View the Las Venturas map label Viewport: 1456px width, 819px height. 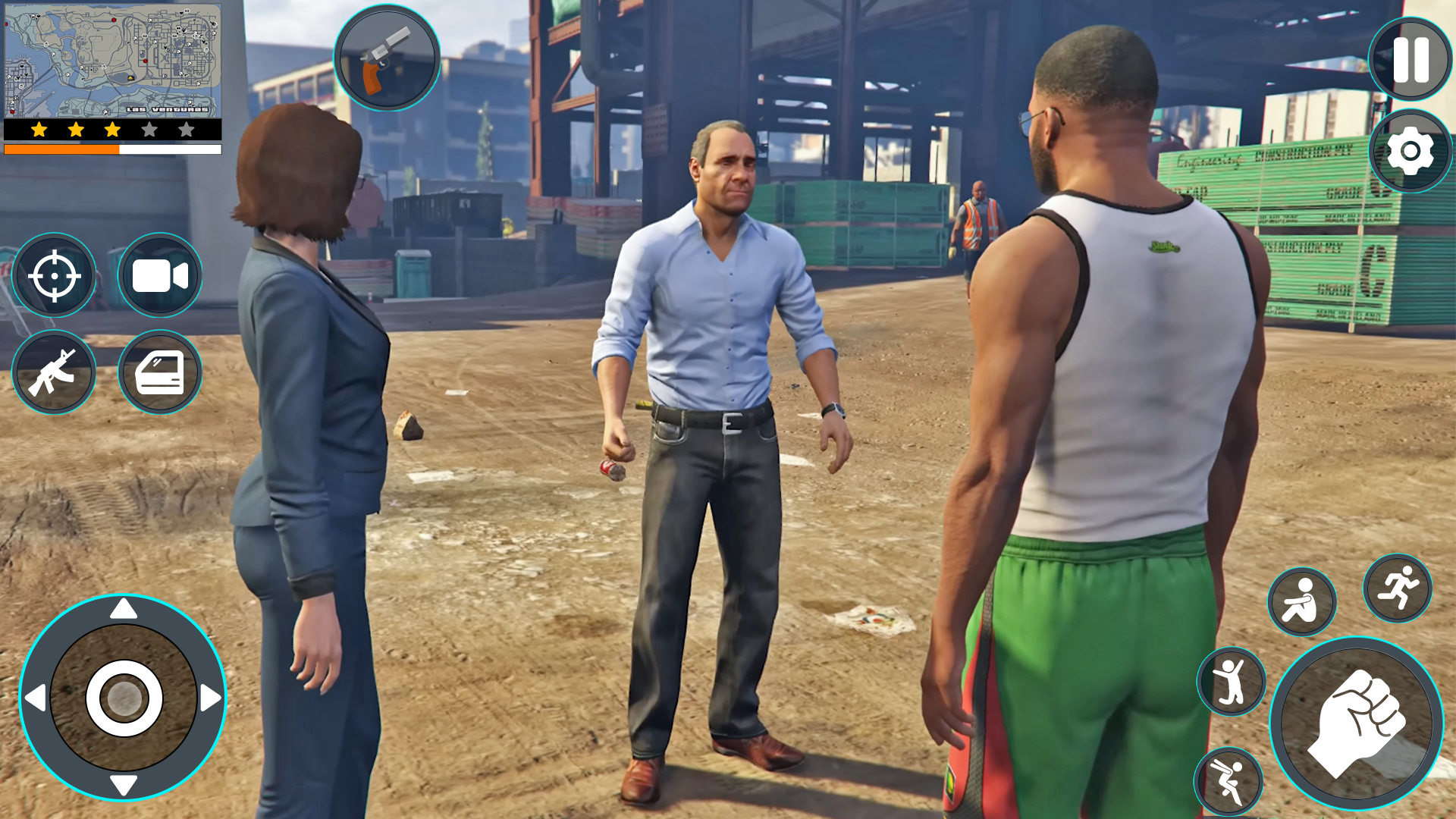coord(167,110)
